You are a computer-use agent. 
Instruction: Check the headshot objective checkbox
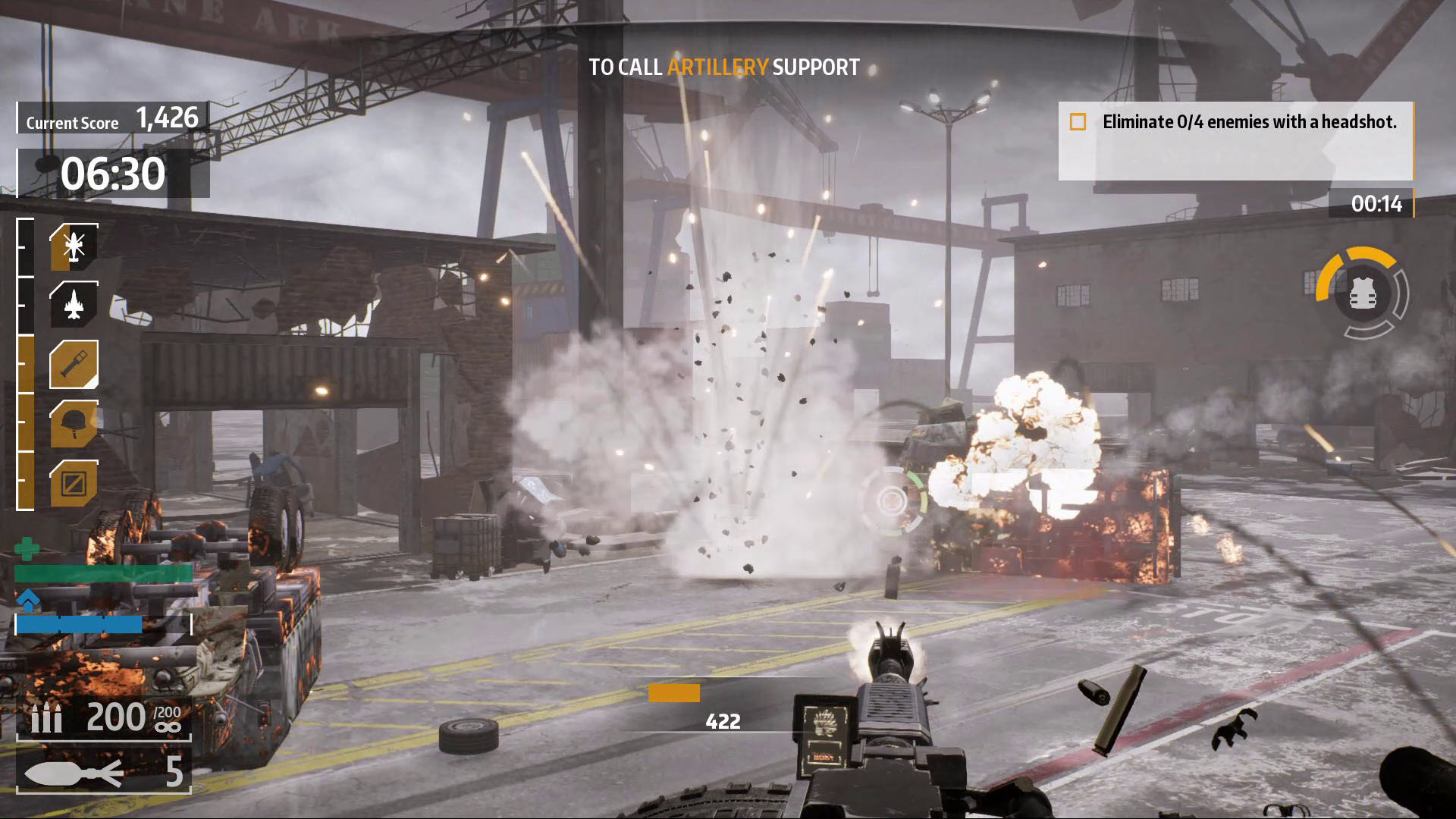pos(1078,121)
